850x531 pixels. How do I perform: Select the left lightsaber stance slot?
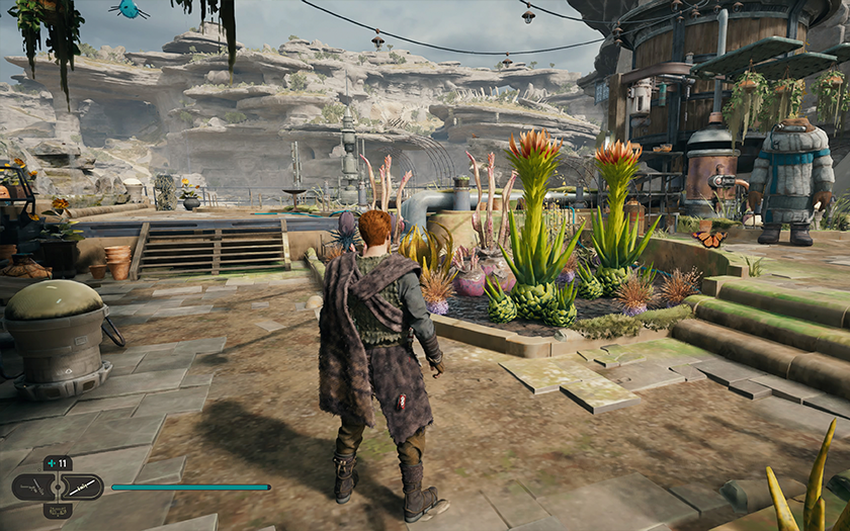[33, 487]
